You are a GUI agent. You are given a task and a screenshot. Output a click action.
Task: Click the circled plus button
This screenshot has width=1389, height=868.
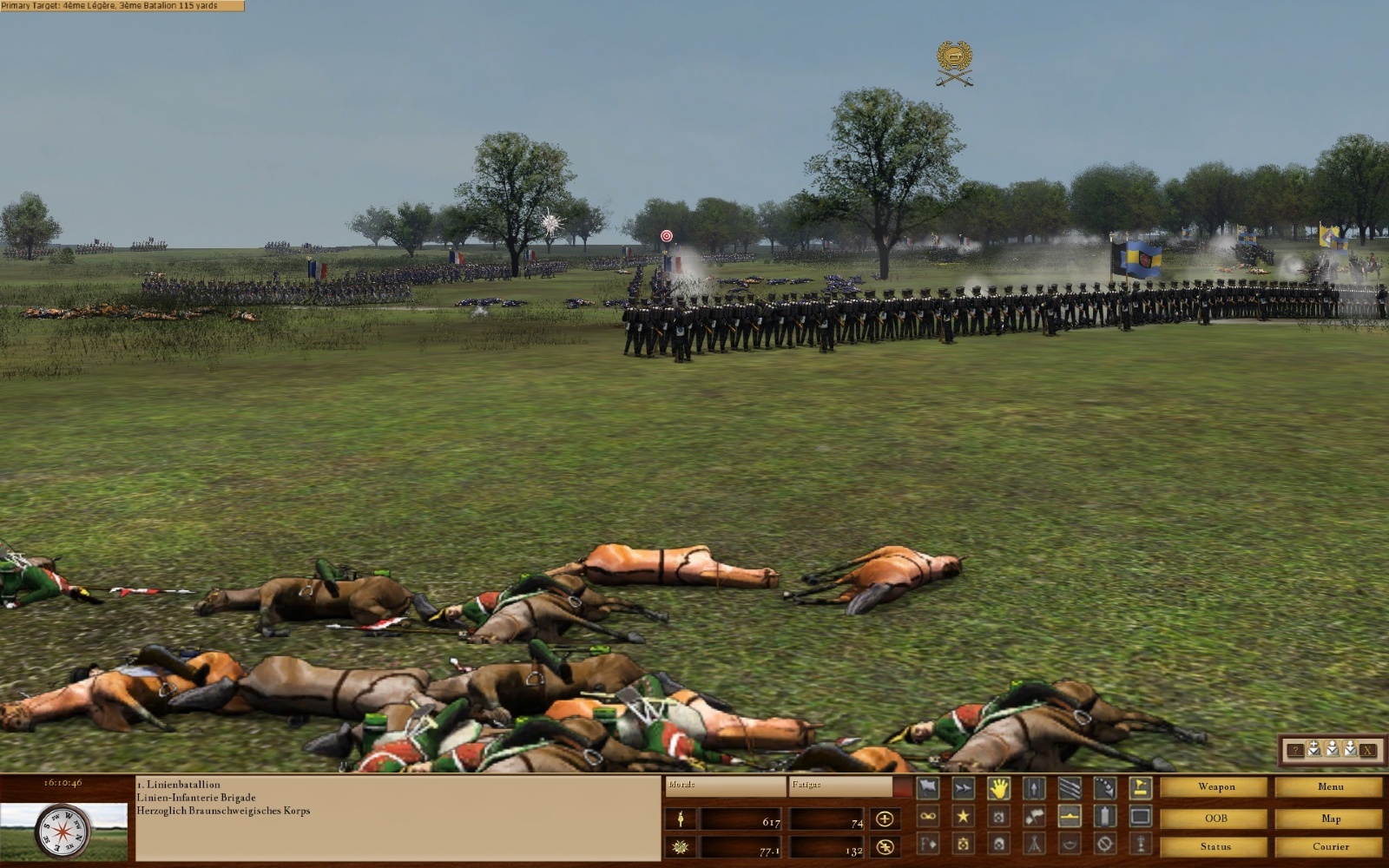(x=885, y=819)
